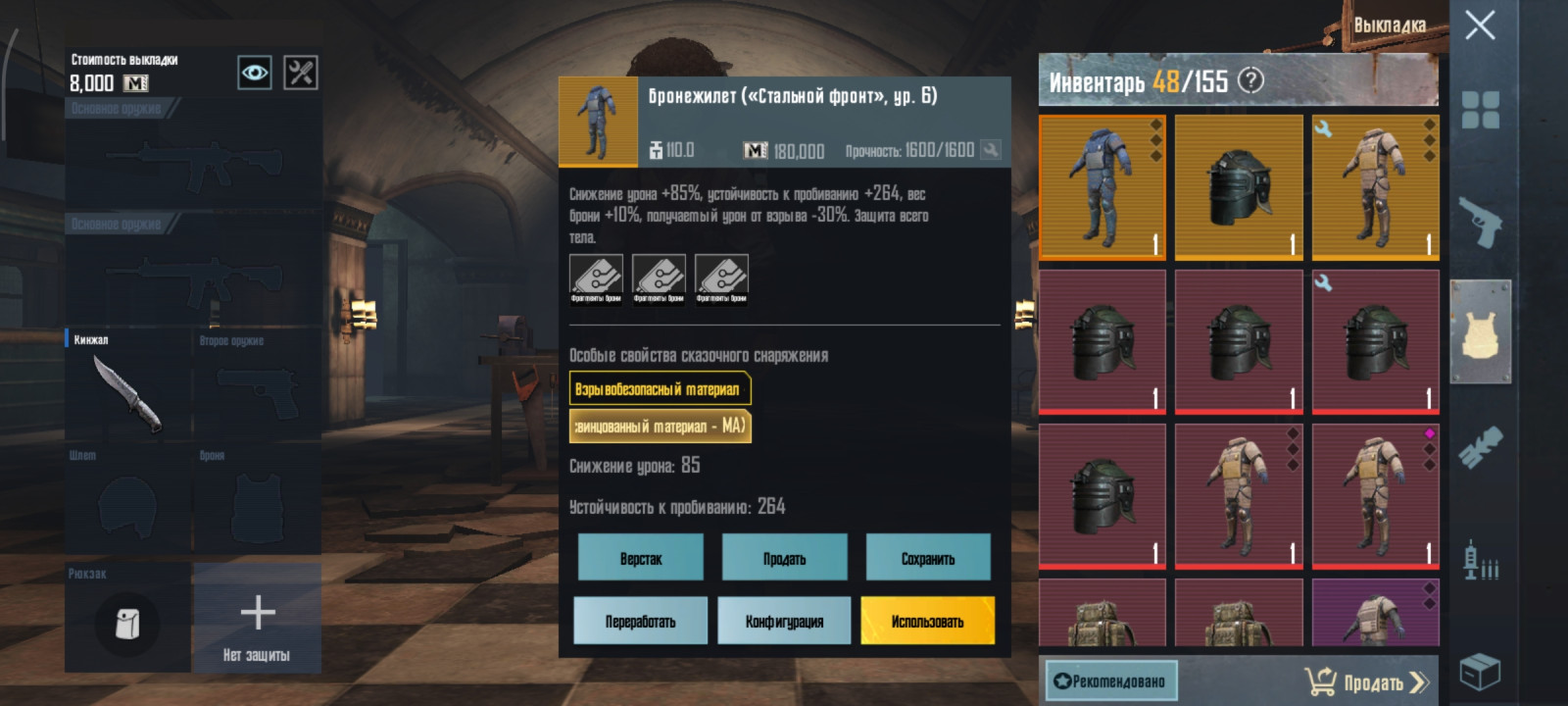Image resolution: width=1568 pixels, height=706 pixels.
Task: Close the loadout screen with X
Action: point(1480,25)
